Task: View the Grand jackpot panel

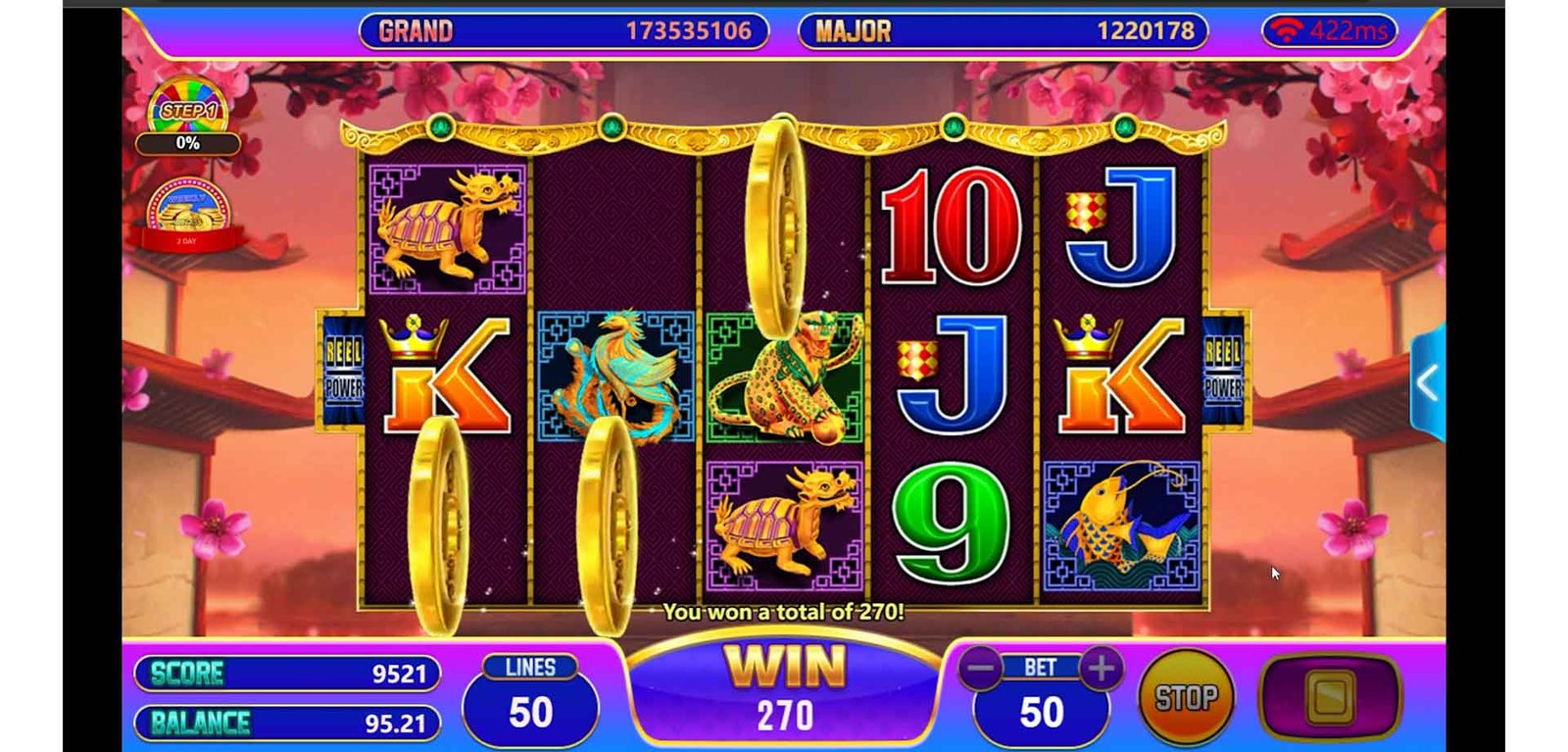Action: (x=563, y=31)
